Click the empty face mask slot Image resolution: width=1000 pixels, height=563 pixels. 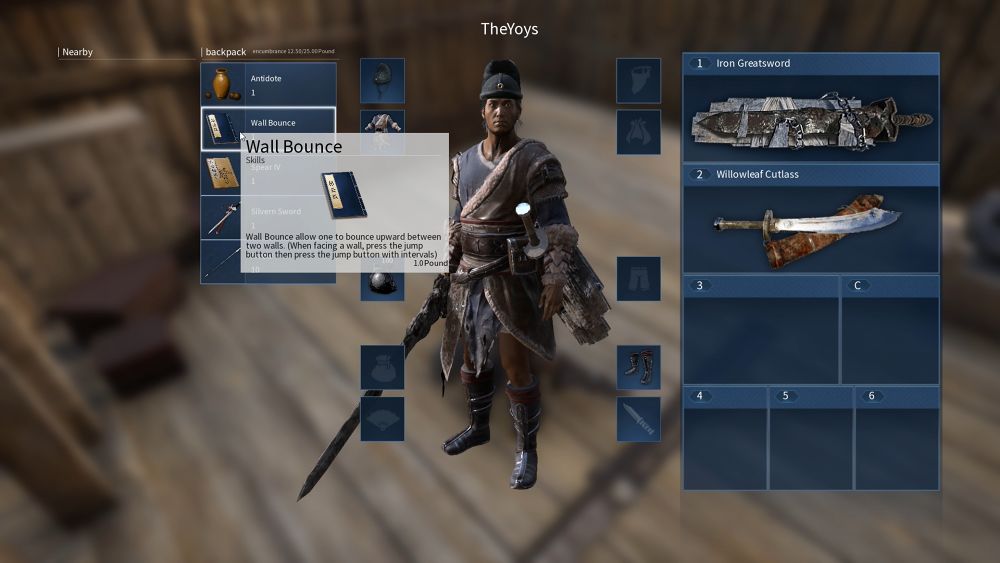coord(638,81)
